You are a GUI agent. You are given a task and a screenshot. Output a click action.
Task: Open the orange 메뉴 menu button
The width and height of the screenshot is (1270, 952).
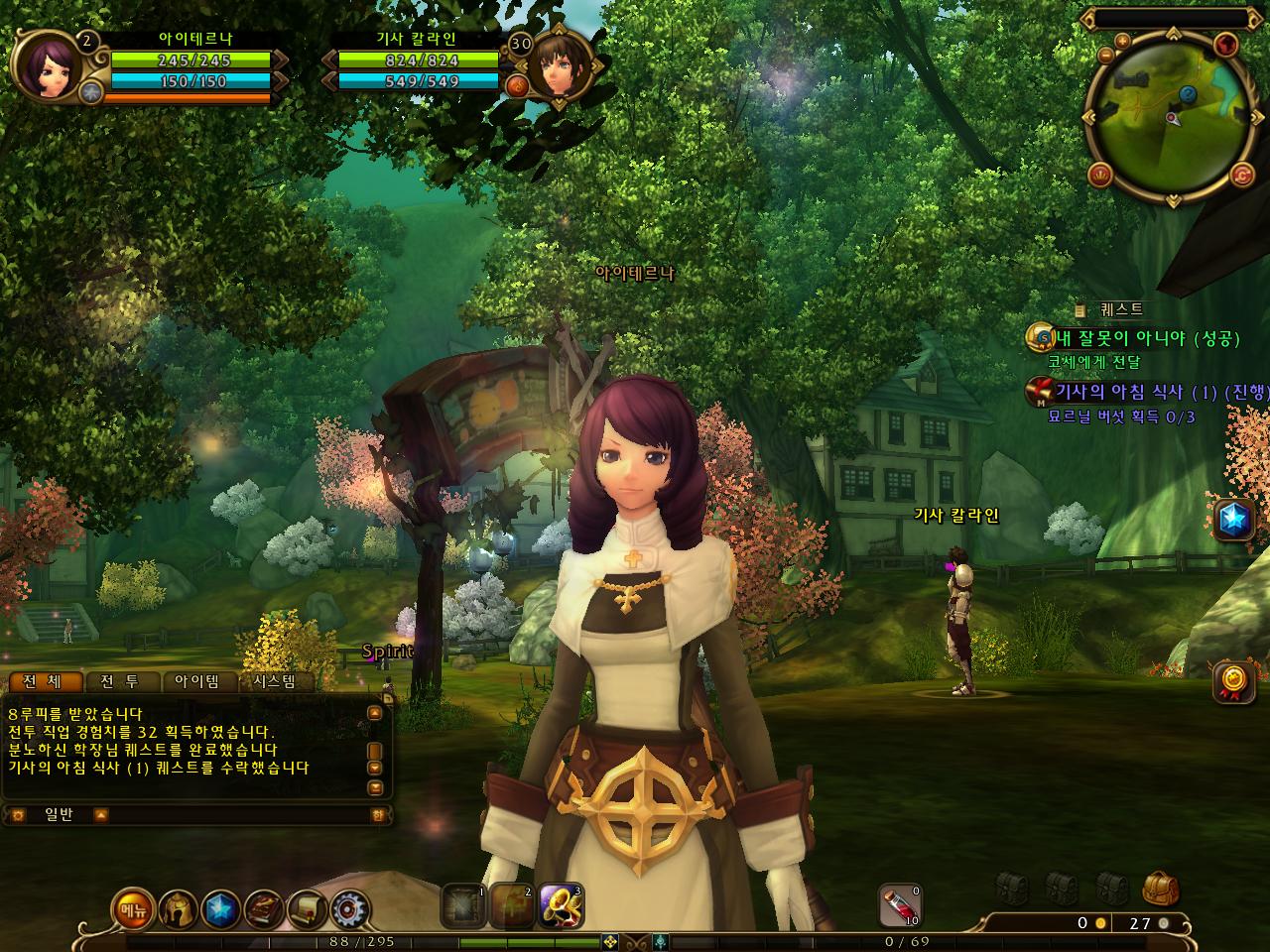click(132, 908)
